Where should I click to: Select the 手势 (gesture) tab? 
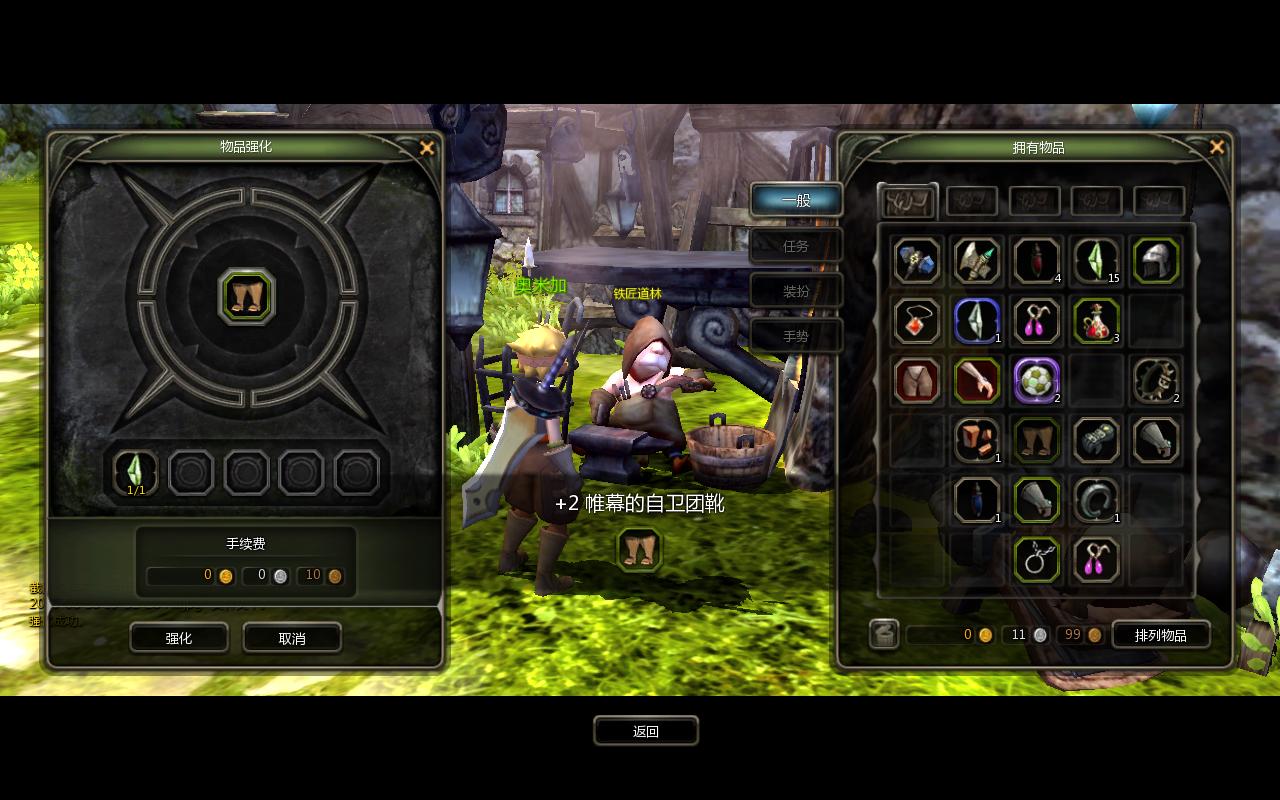[796, 337]
